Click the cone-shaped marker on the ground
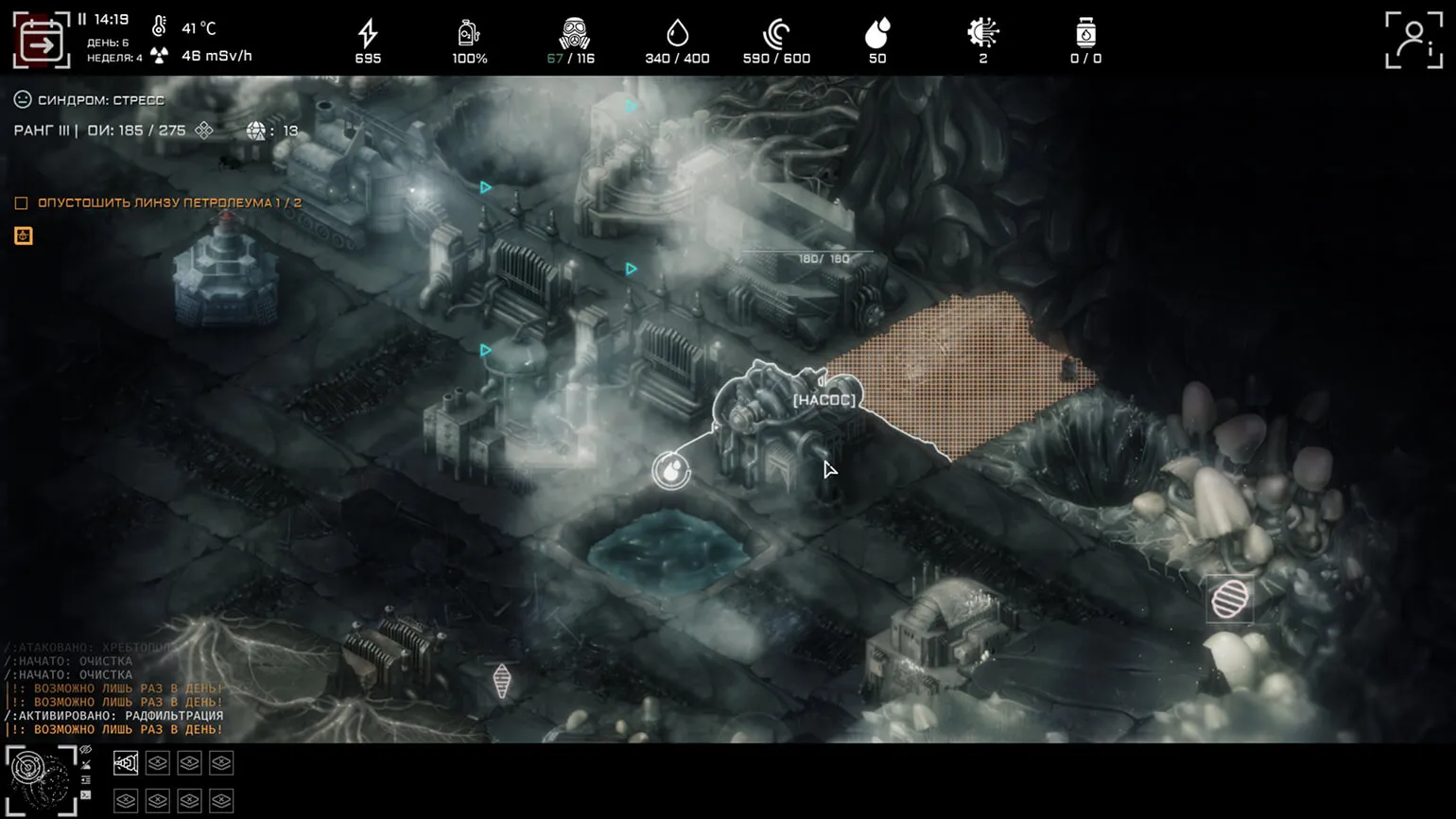 point(502,680)
